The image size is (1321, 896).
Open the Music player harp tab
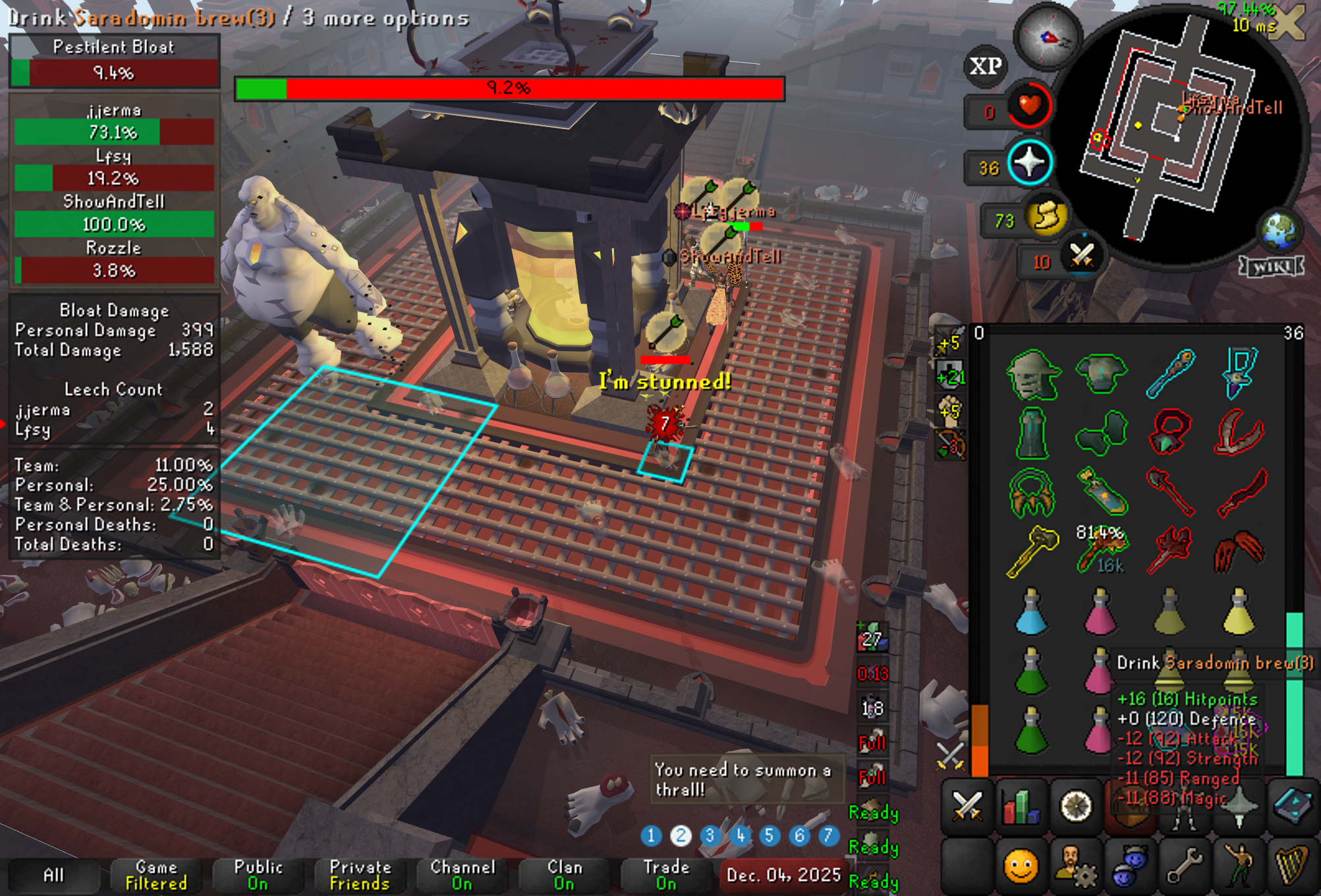pyautogui.click(x=1292, y=866)
